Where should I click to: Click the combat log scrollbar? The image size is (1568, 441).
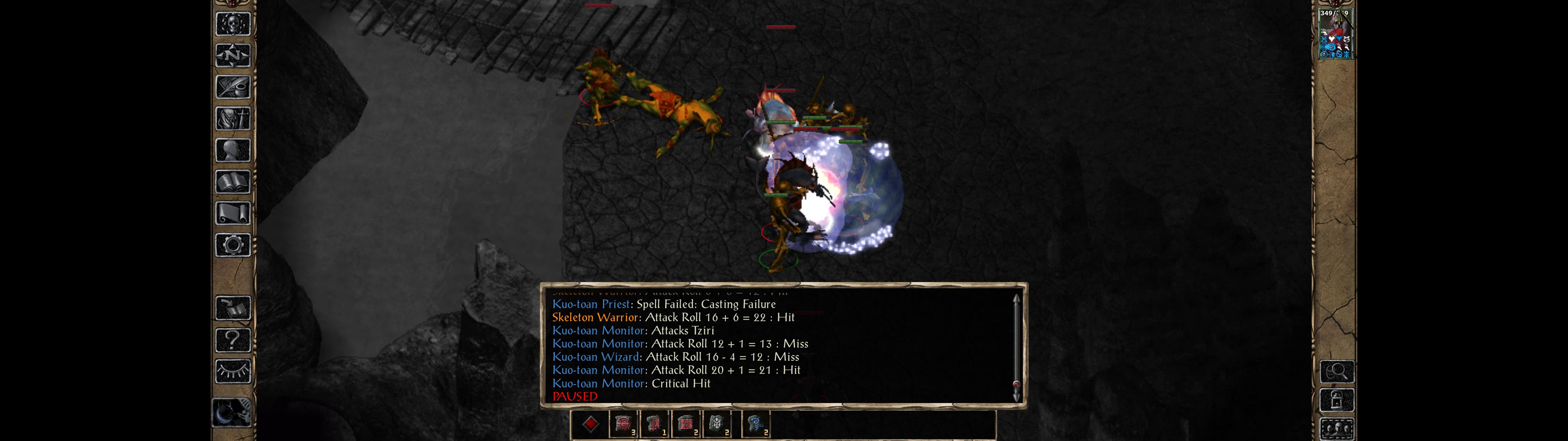pyautogui.click(x=1016, y=347)
